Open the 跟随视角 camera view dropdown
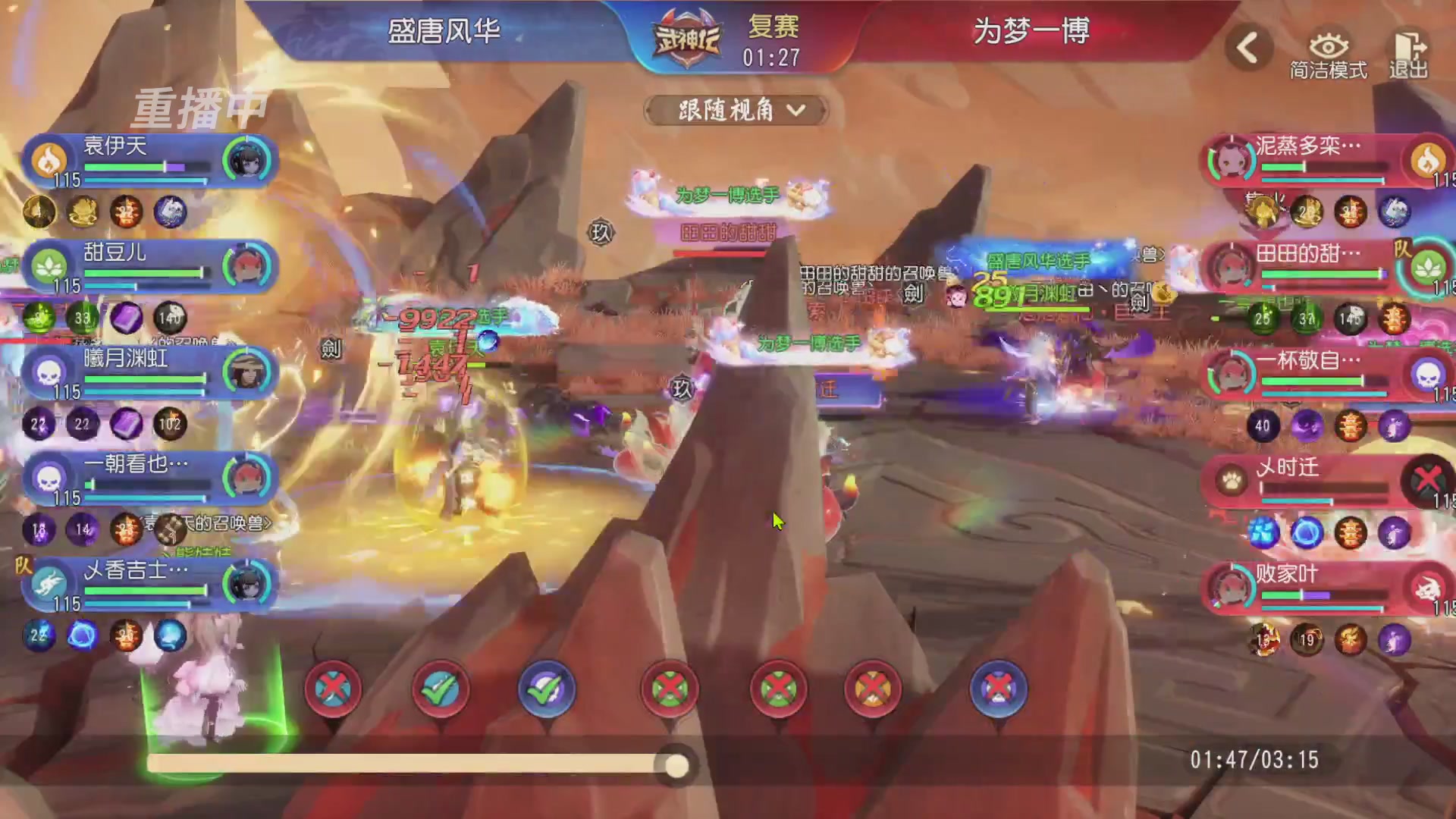Image resolution: width=1456 pixels, height=819 pixels. tap(734, 110)
